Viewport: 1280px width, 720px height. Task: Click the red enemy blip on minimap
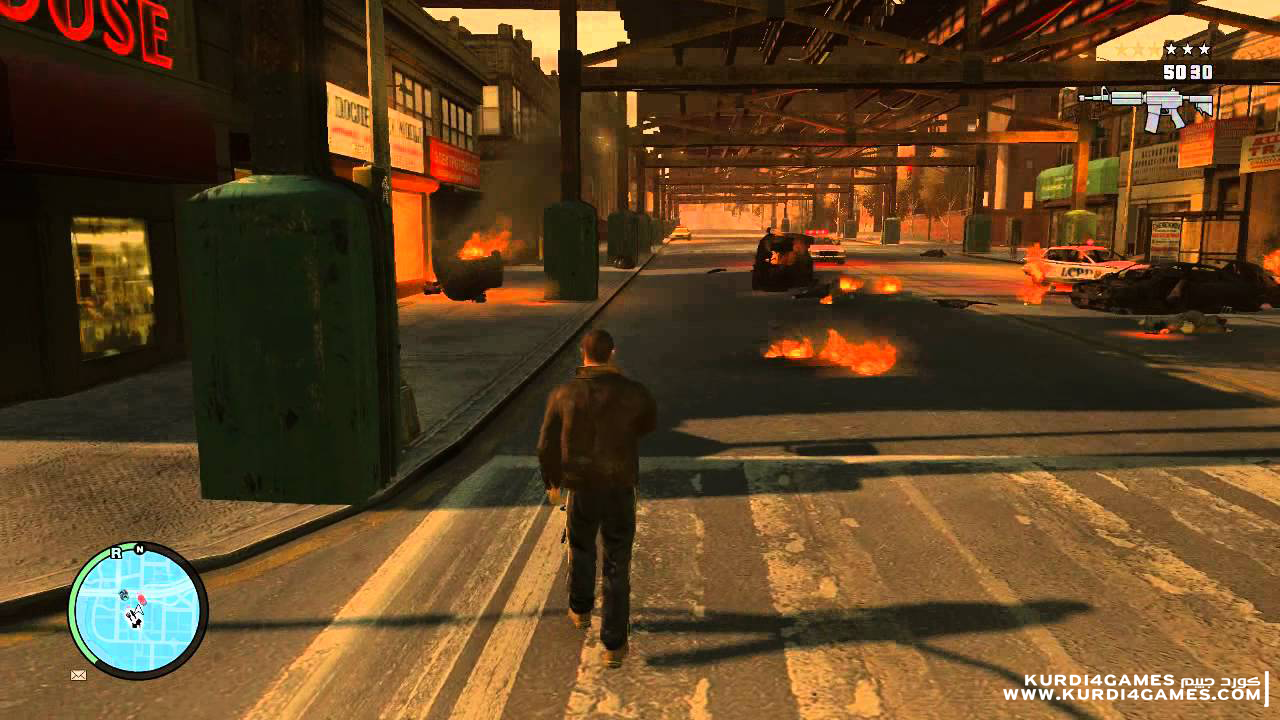pyautogui.click(x=141, y=597)
